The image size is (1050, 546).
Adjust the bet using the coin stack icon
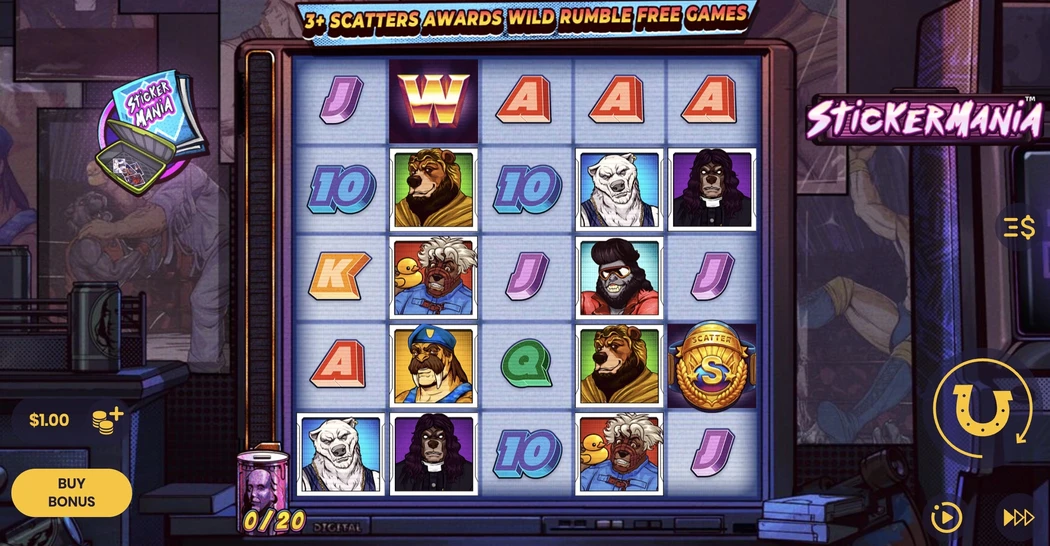tap(107, 419)
